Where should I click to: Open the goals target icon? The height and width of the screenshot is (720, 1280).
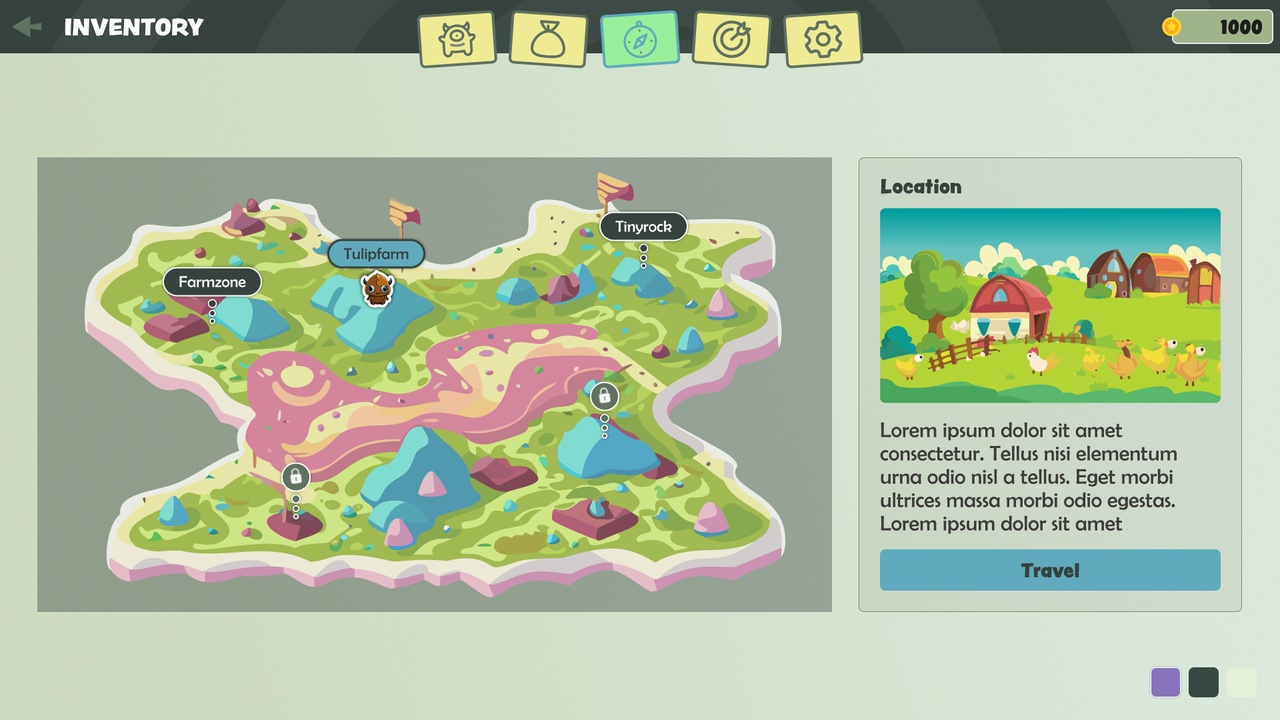[x=731, y=38]
